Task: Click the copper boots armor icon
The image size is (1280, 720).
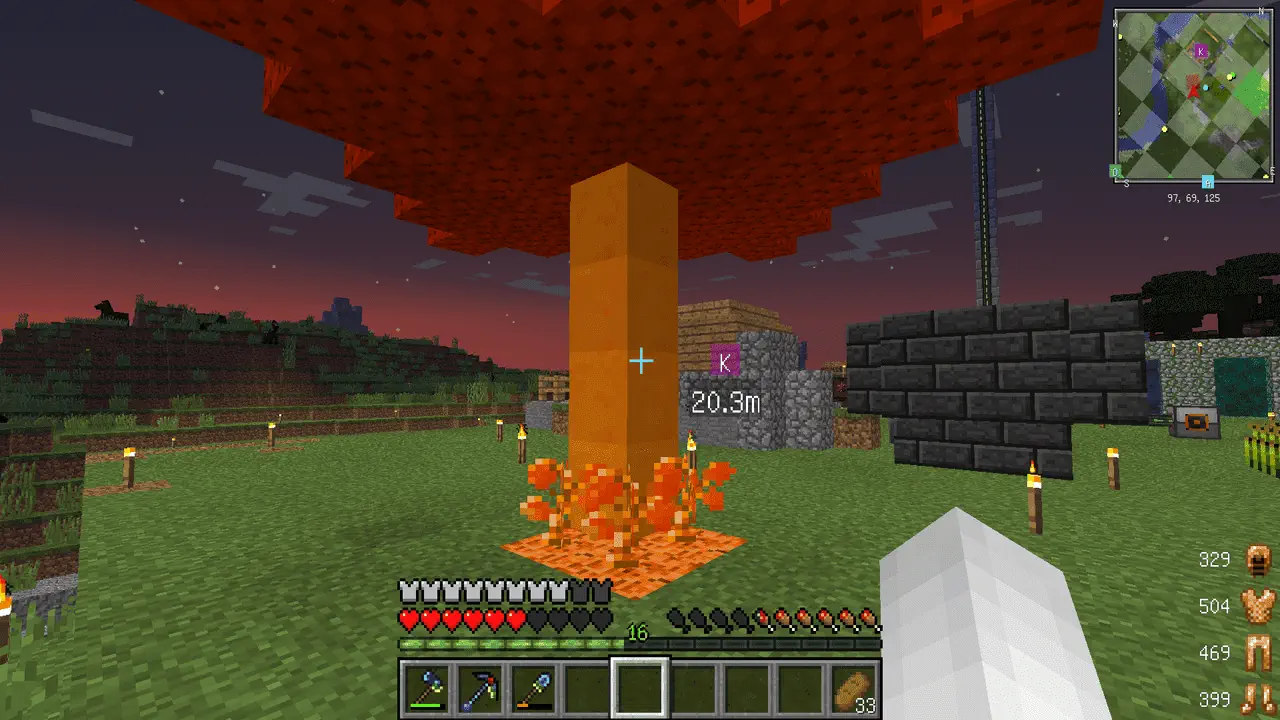Action: pos(1258,697)
